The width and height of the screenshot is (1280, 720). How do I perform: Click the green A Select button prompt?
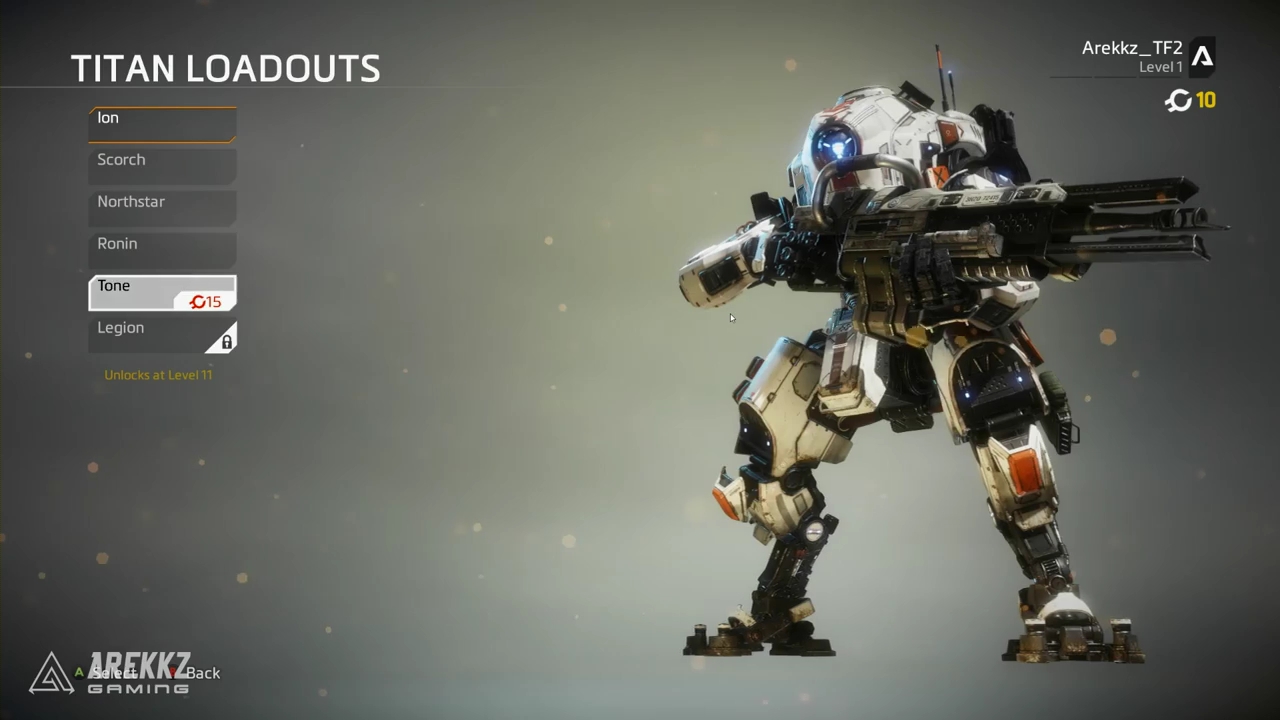tap(78, 673)
